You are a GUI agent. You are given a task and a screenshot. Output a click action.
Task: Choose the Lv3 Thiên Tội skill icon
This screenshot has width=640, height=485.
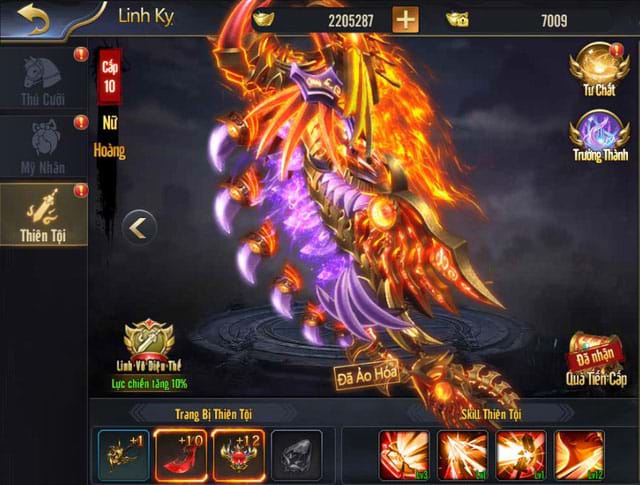coord(404,455)
